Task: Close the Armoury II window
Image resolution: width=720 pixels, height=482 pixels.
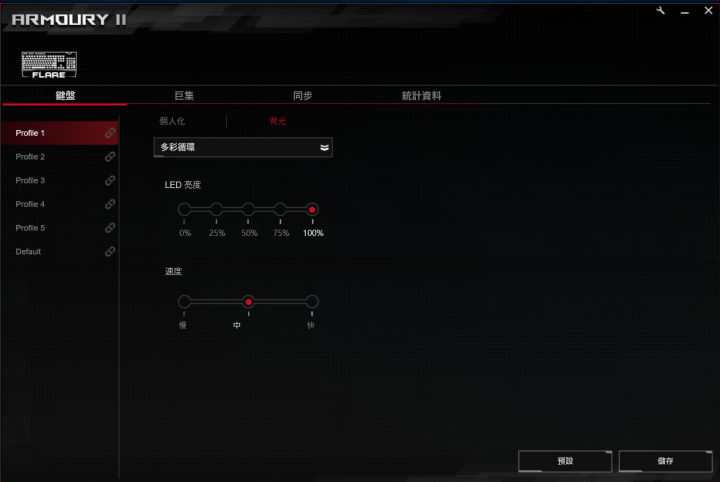Action: click(708, 10)
